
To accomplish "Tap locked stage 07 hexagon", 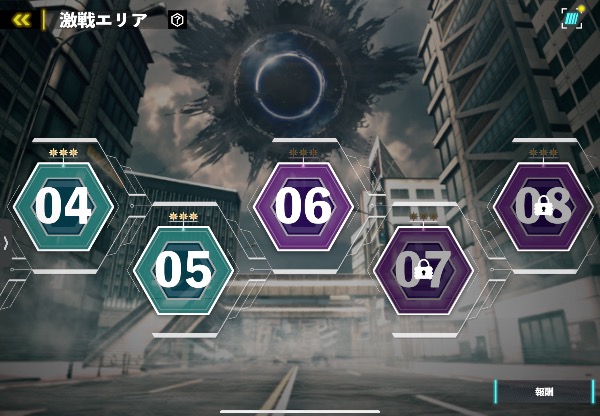I will pyautogui.click(x=423, y=270).
